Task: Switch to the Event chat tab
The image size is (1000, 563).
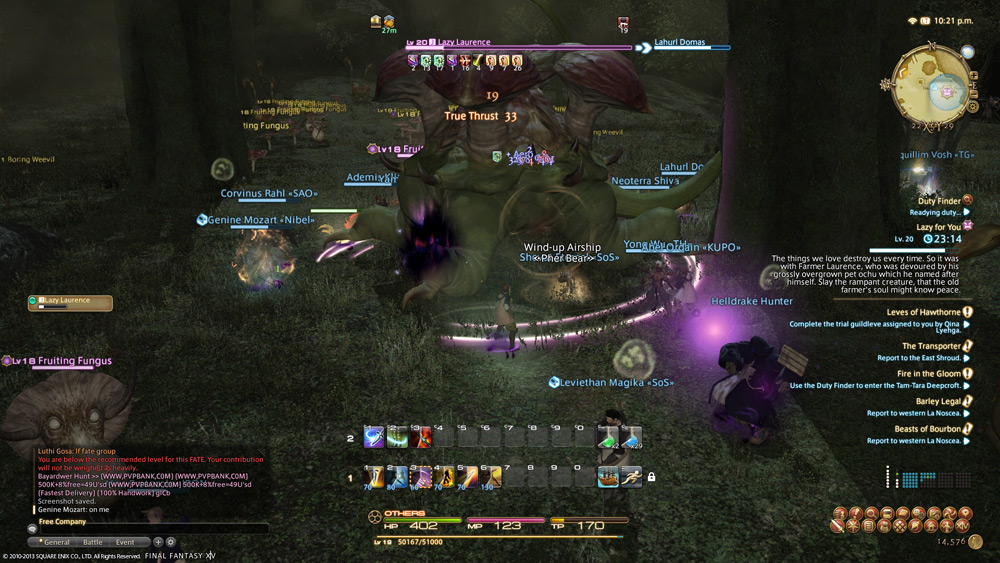Action: [125, 542]
